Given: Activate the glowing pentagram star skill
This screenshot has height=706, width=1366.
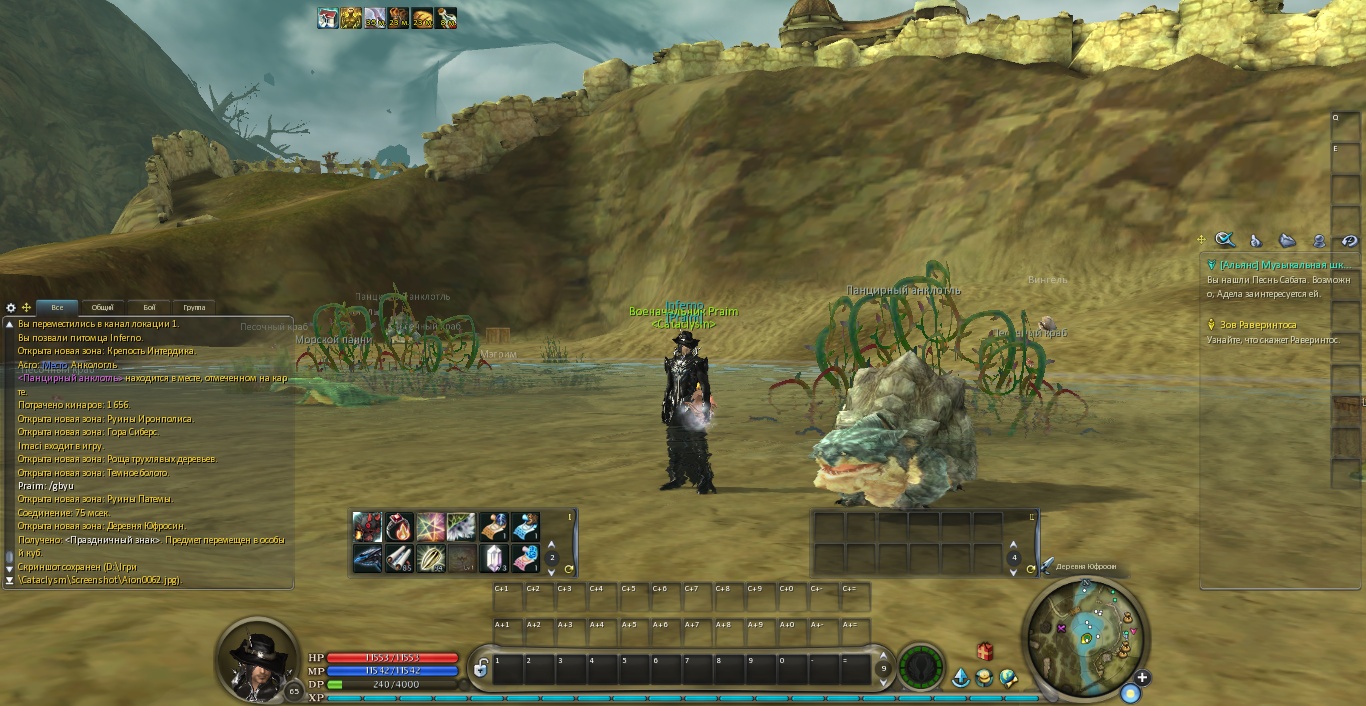Looking at the screenshot, I should pyautogui.click(x=431, y=527).
